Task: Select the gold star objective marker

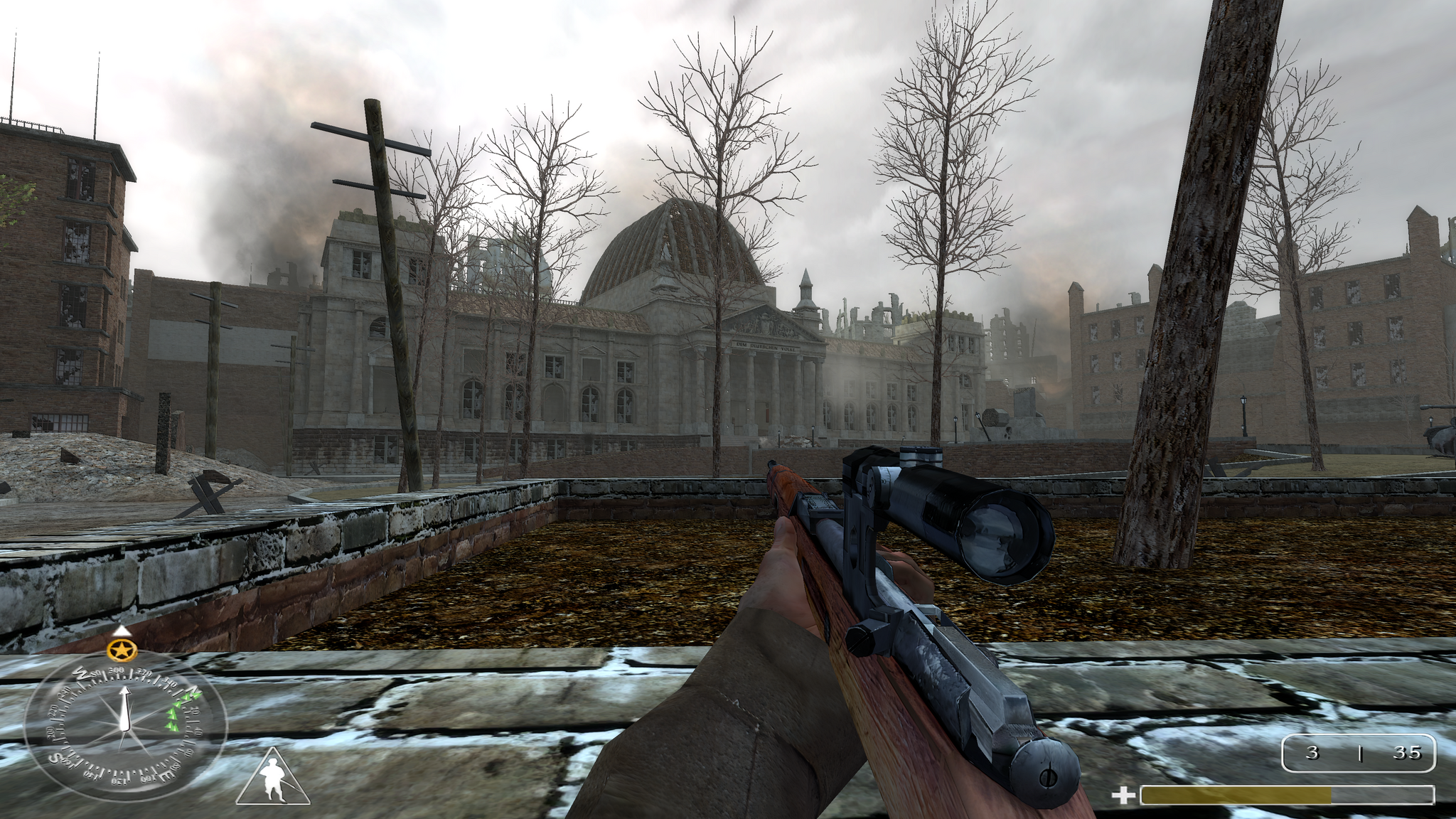Action: click(x=122, y=649)
